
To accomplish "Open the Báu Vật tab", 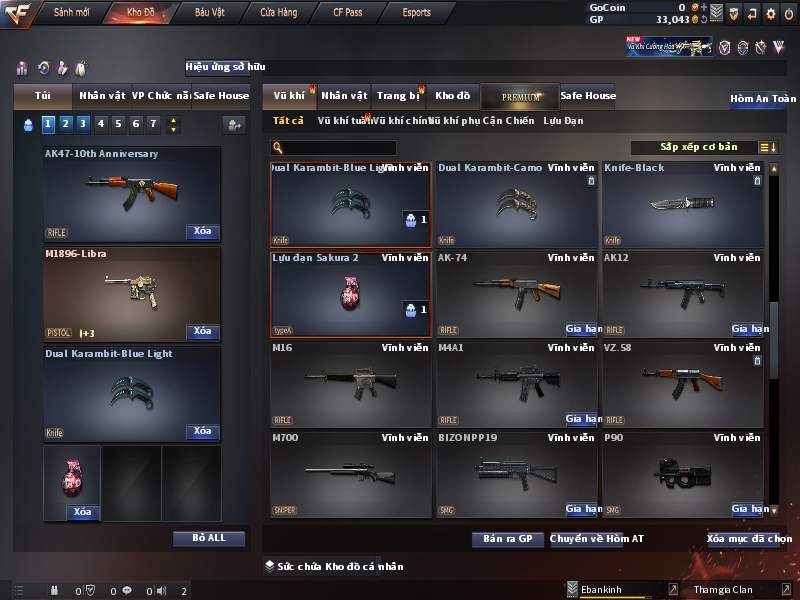I will 210,13.
